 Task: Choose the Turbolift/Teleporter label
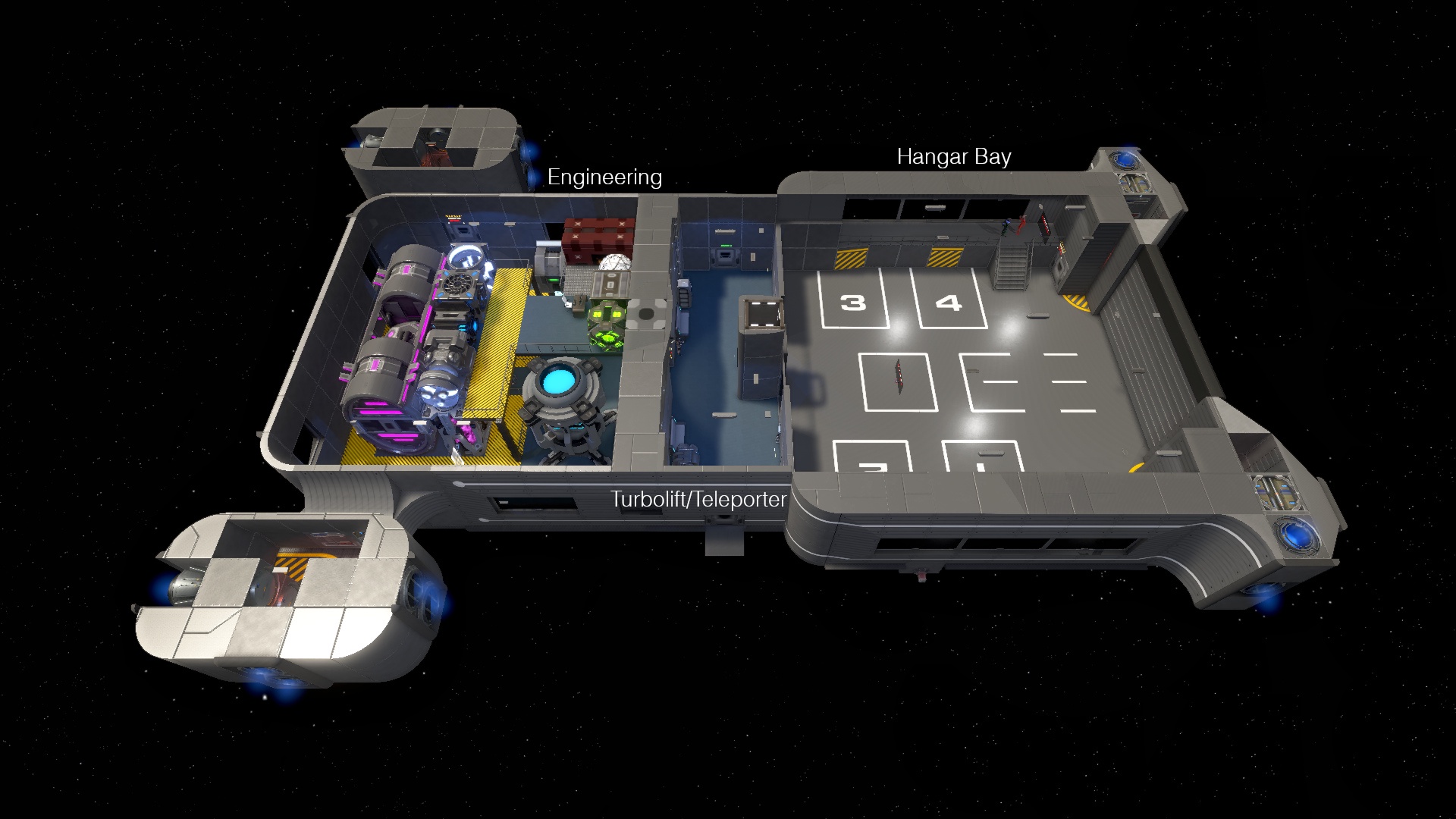[x=698, y=499]
